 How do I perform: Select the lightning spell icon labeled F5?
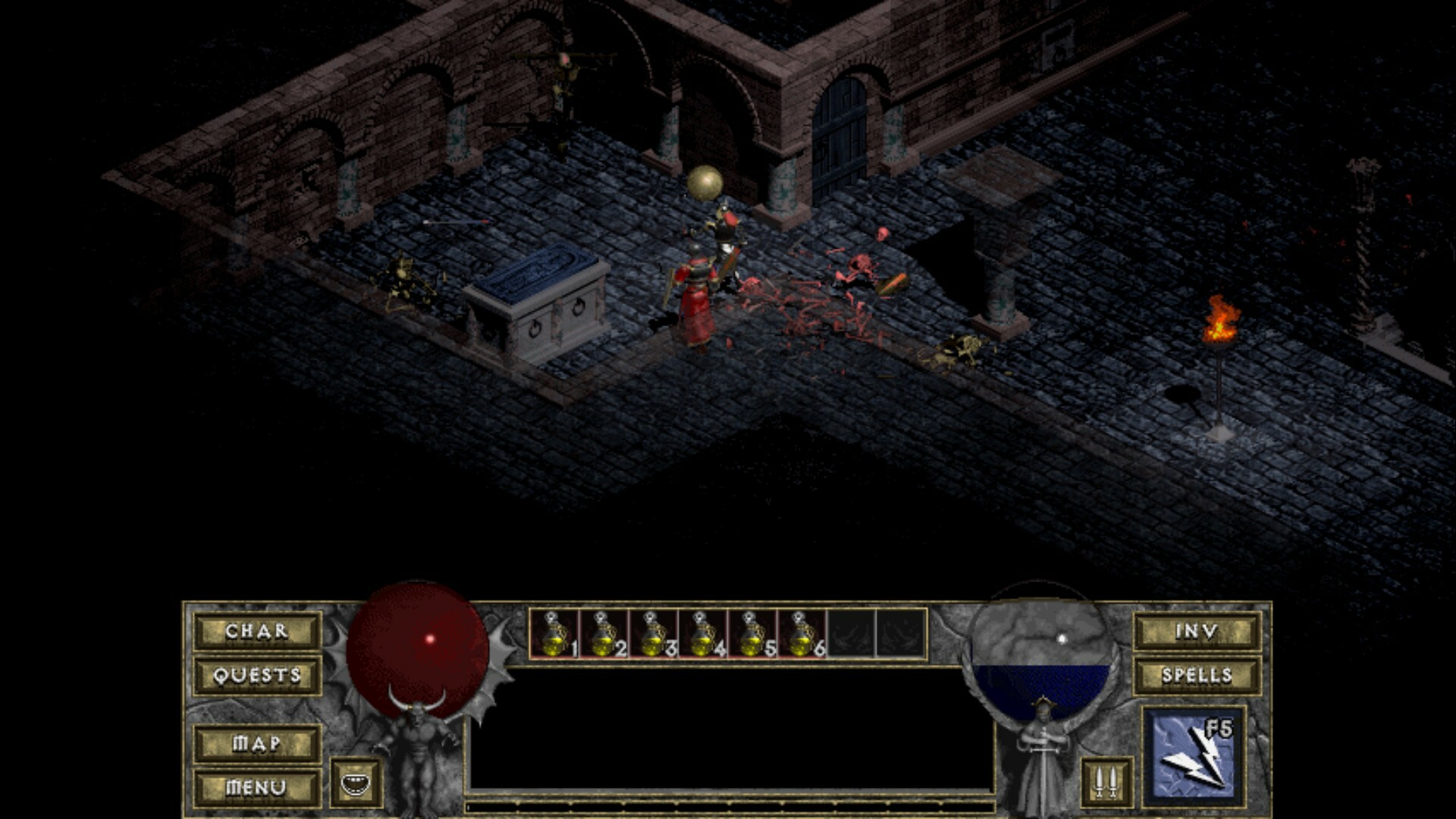(x=1194, y=756)
